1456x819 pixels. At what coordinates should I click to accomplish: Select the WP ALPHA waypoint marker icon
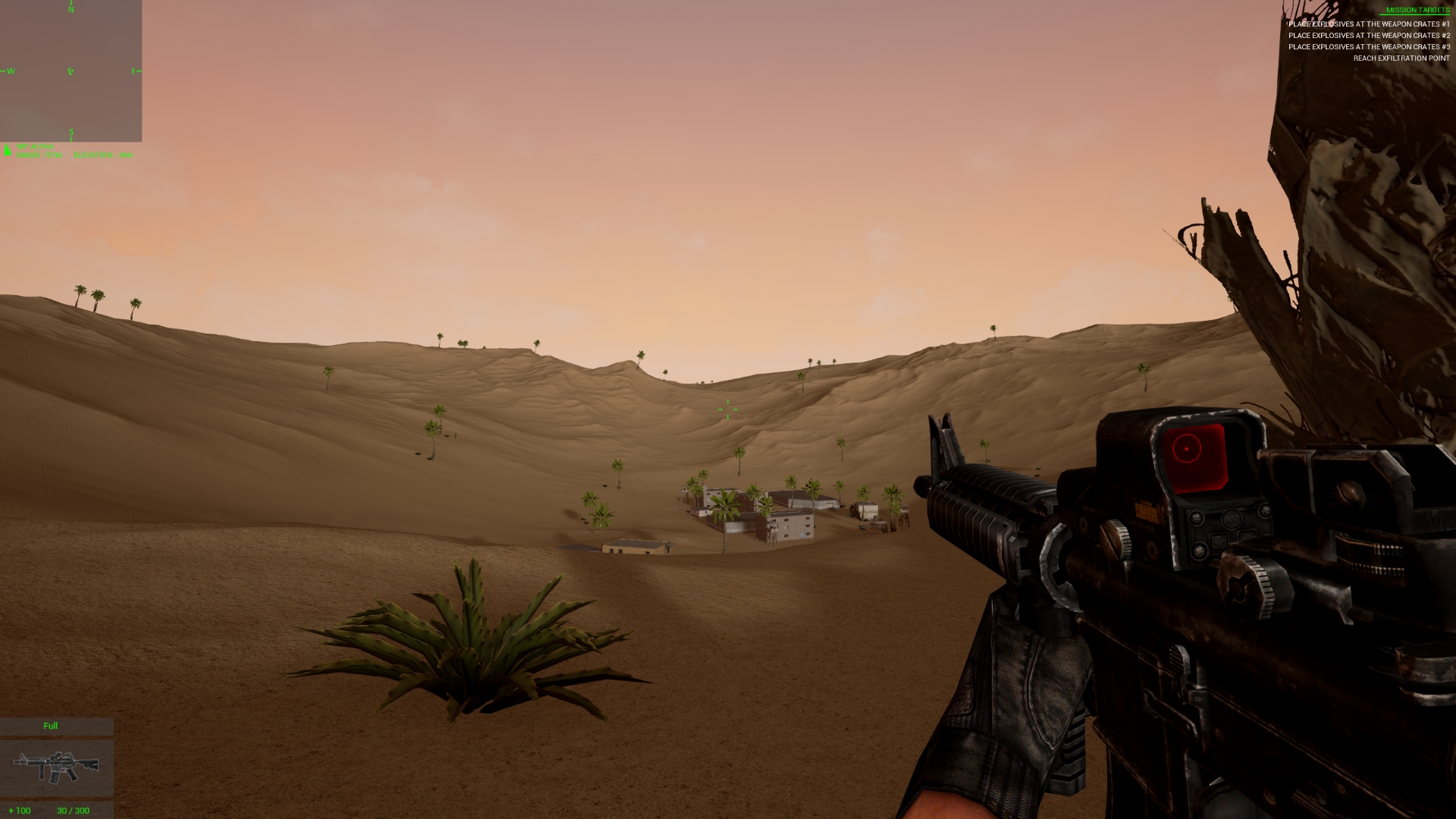(7, 150)
